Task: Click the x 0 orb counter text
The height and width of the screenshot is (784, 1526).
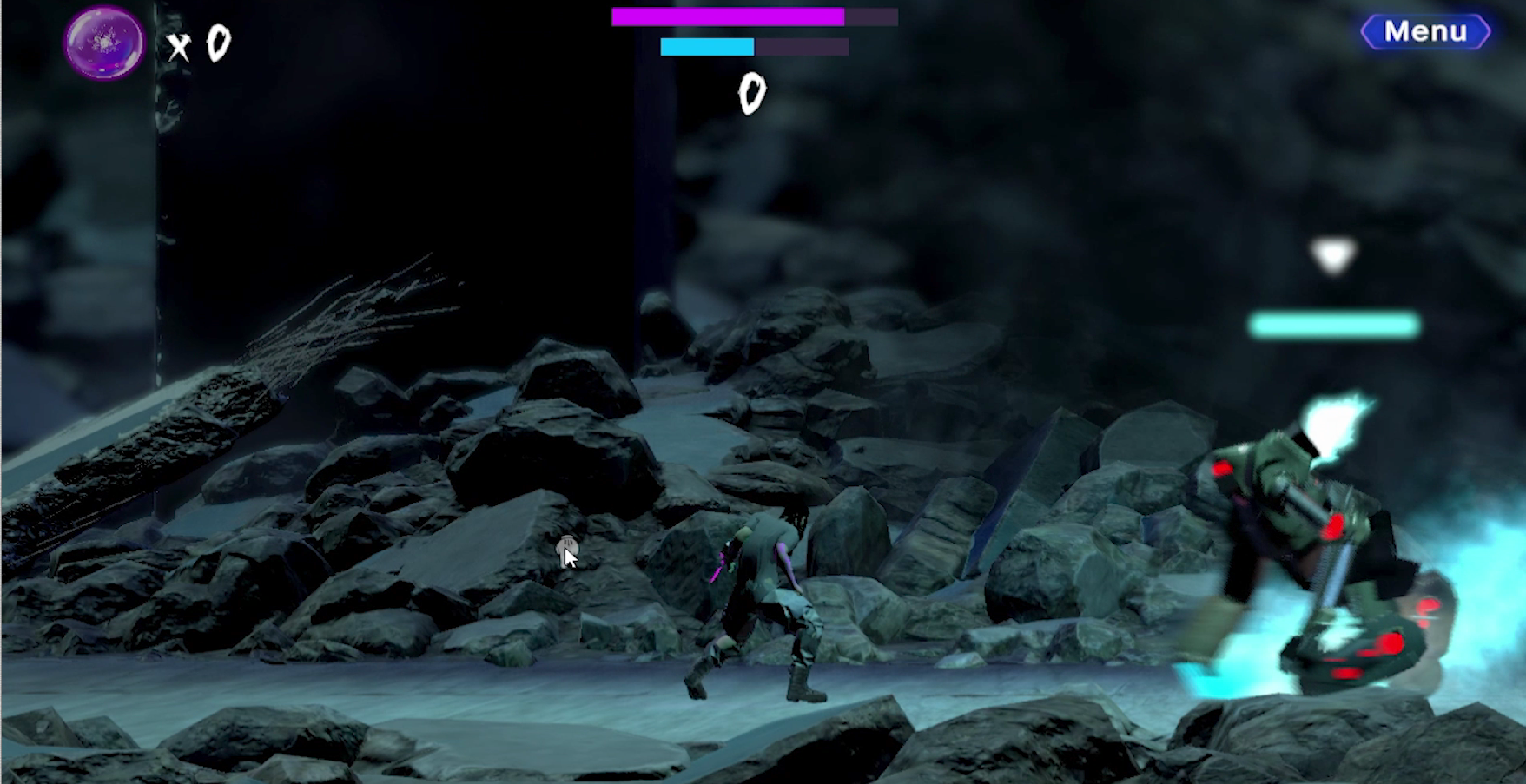Action: (198, 42)
